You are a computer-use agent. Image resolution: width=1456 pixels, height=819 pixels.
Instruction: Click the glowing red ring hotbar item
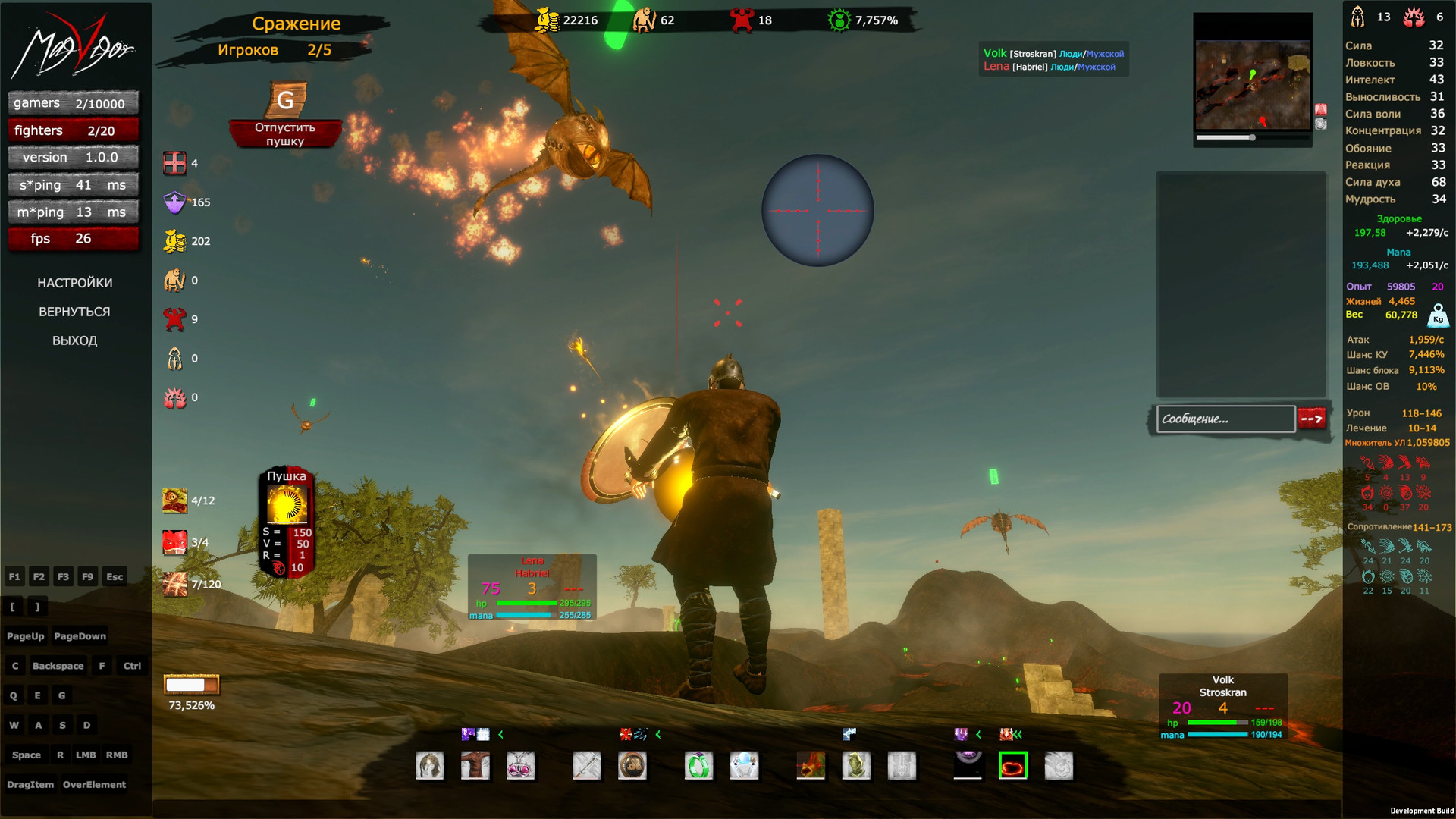point(1013,766)
